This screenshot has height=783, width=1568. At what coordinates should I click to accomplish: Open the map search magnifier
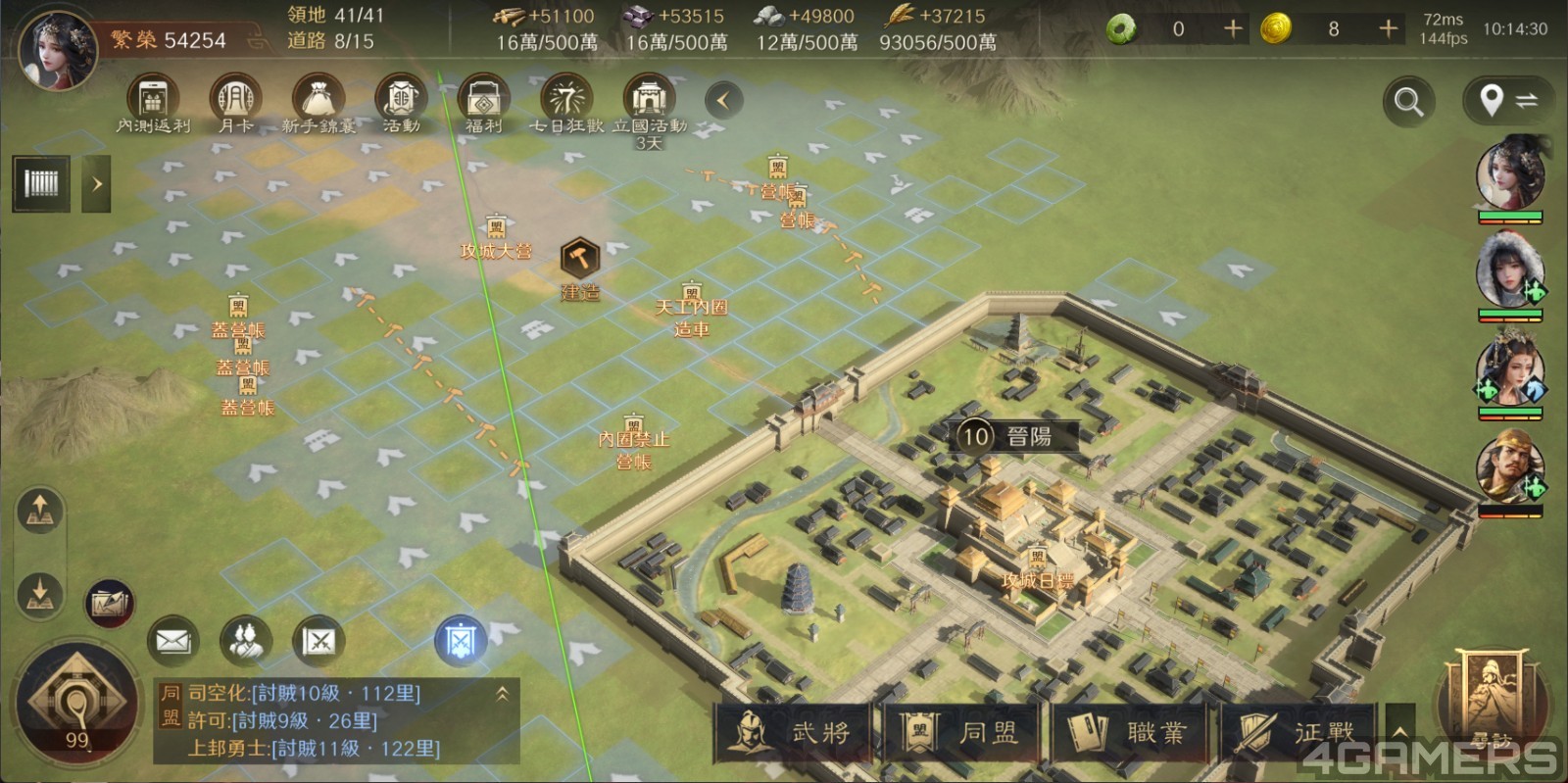[1408, 101]
